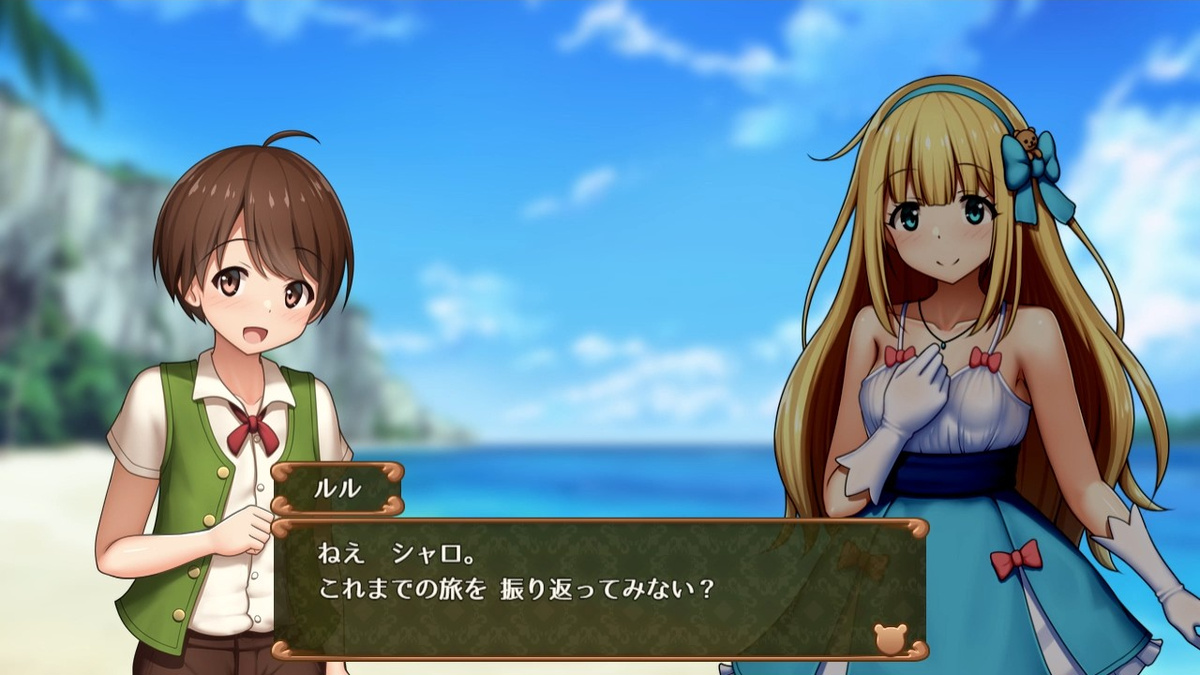
Task: Click the dialogue text box to continue
Action: (x=600, y=589)
